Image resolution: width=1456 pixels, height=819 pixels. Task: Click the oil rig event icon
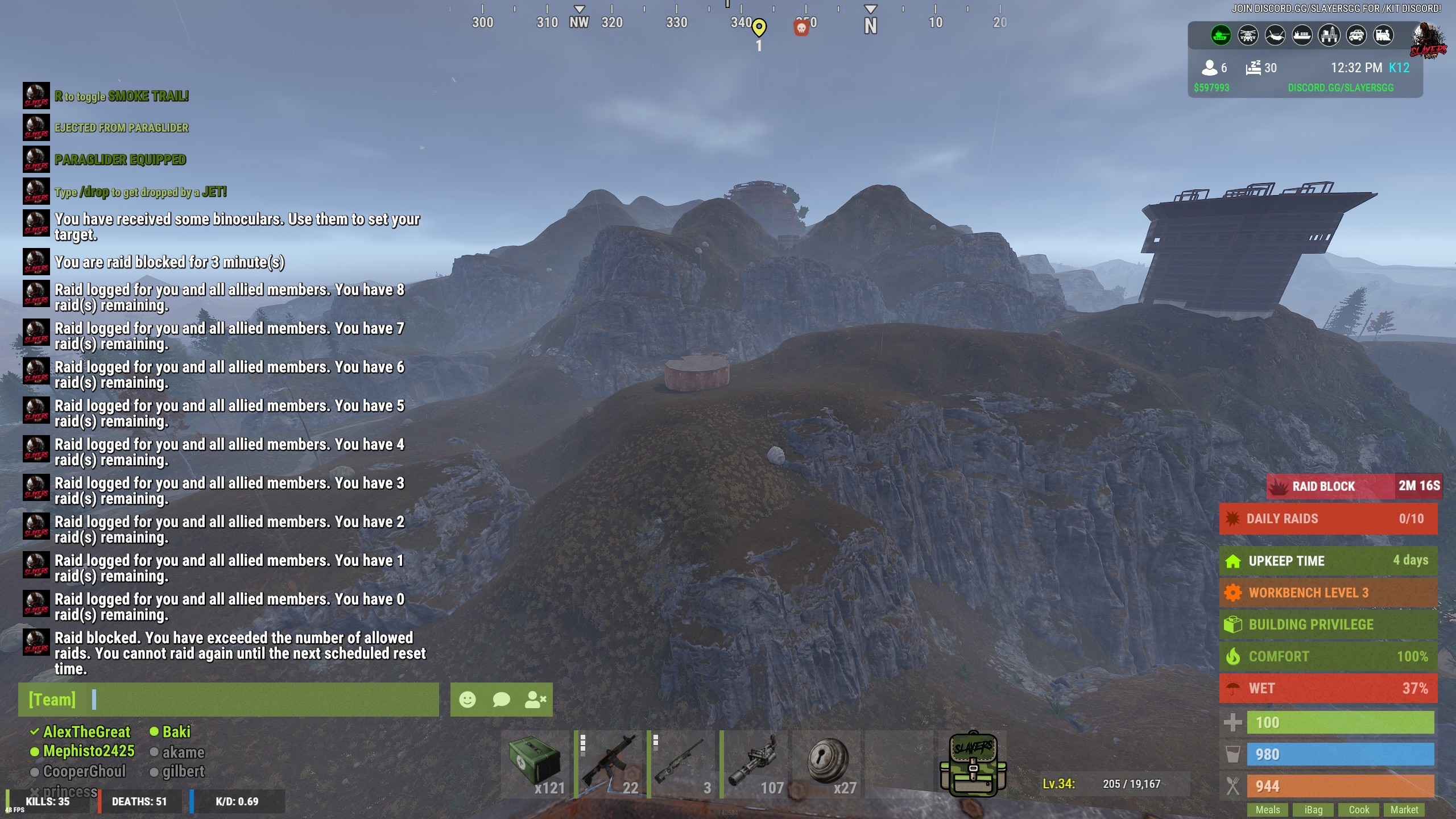pos(1329,36)
